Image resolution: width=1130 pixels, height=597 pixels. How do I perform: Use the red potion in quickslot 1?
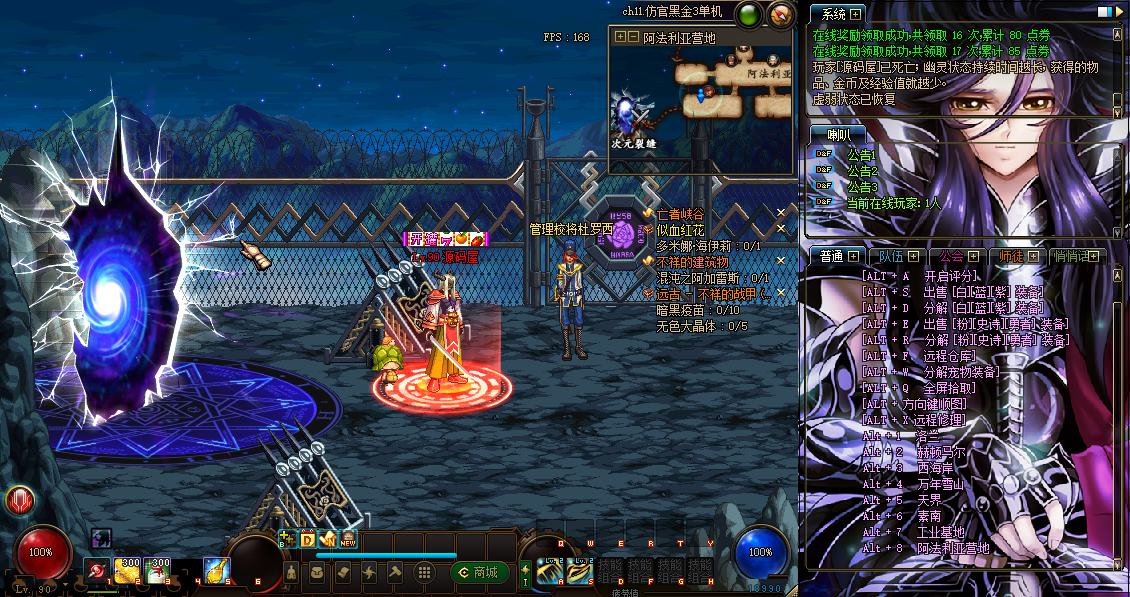click(97, 570)
